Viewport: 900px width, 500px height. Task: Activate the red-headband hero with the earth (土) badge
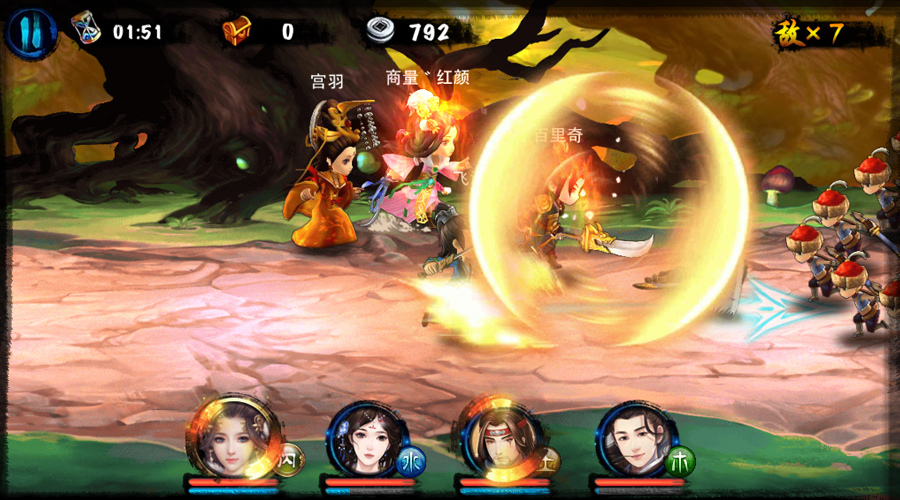click(500, 441)
